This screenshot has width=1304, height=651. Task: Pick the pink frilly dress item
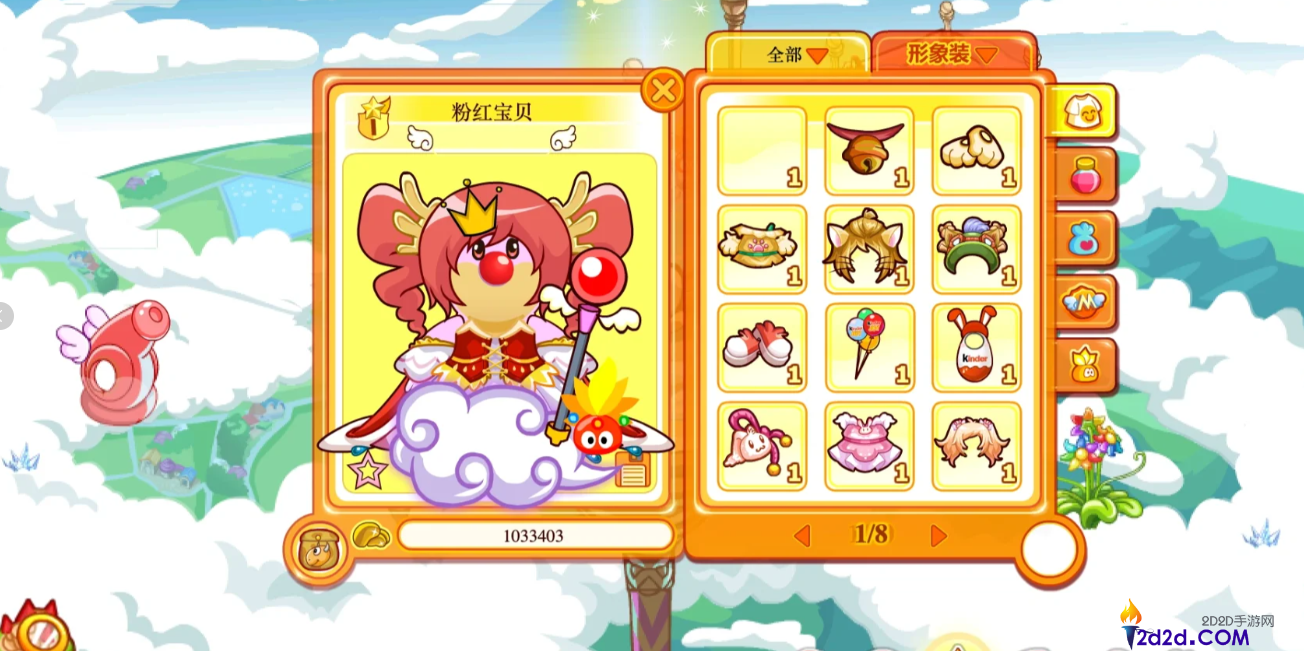[x=869, y=445]
